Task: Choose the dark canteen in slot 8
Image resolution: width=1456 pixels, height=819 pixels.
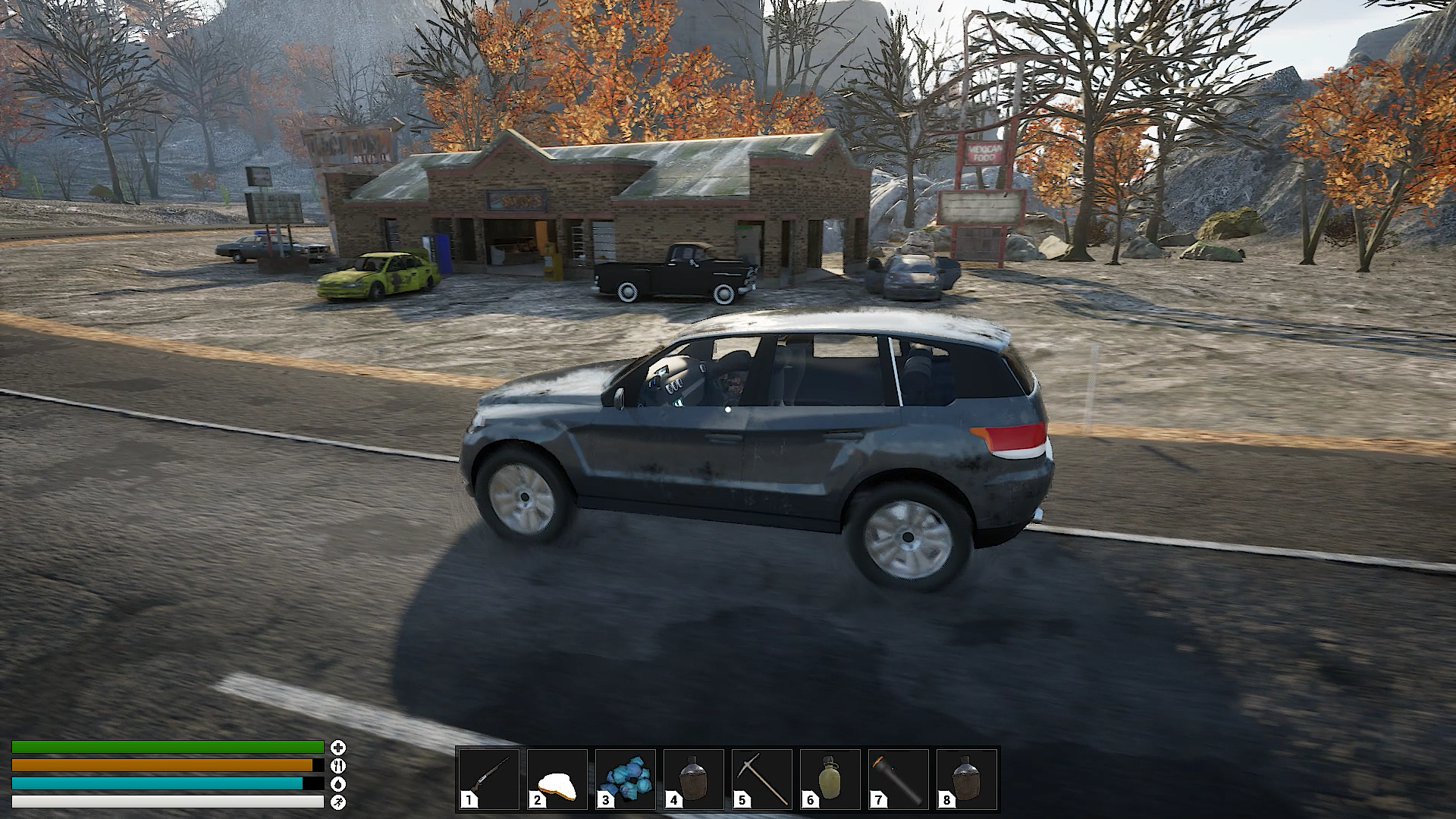Action: (967, 779)
